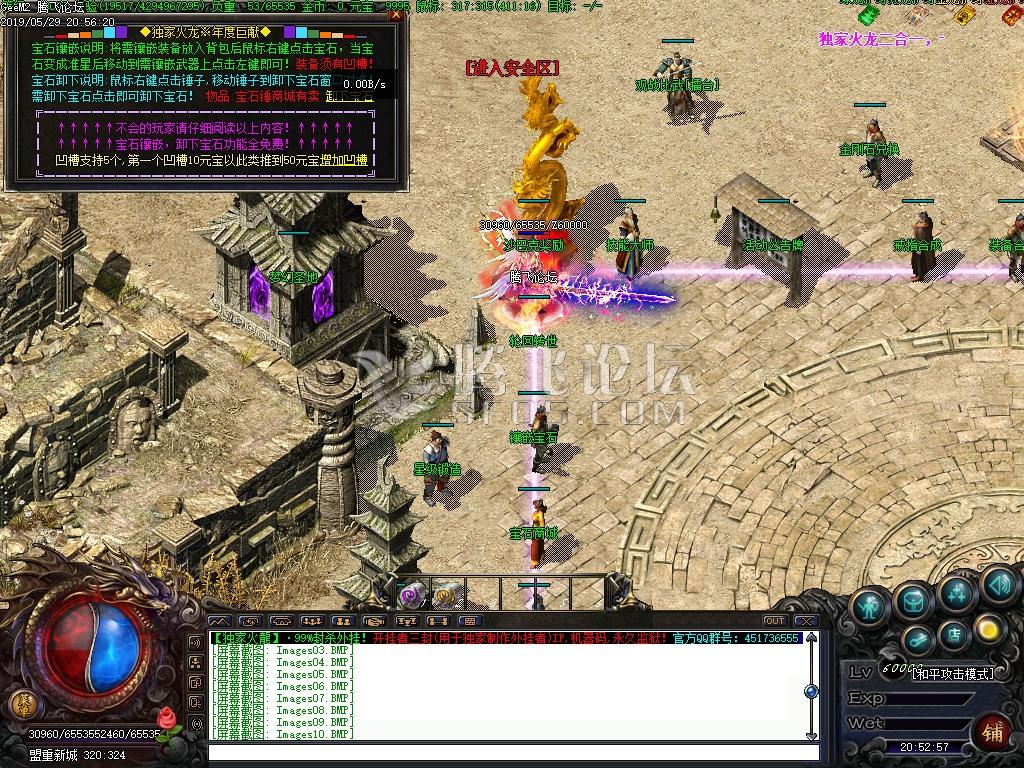Use the purple scroll in quick slot

pyautogui.click(x=410, y=596)
